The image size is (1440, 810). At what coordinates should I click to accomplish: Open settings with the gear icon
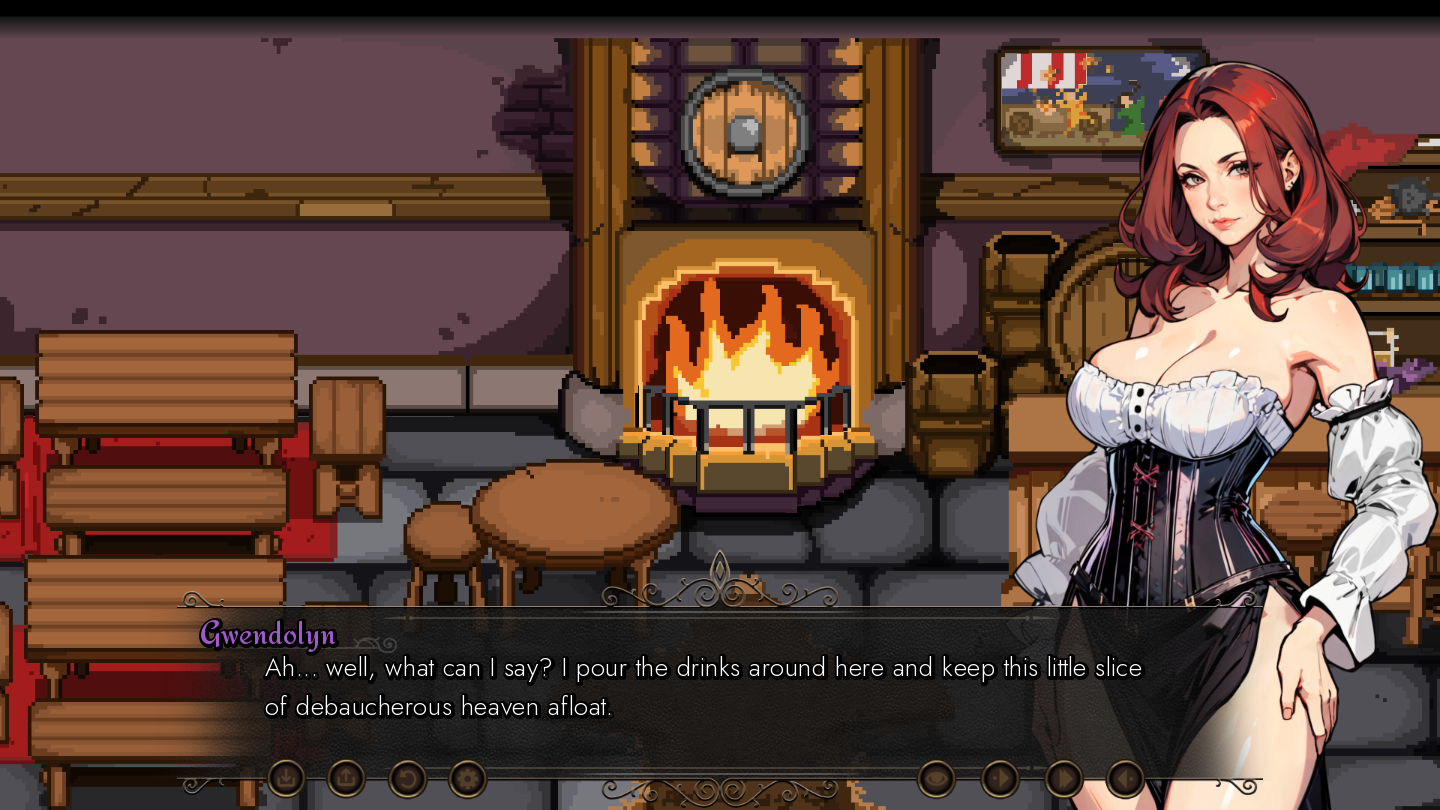point(467,777)
